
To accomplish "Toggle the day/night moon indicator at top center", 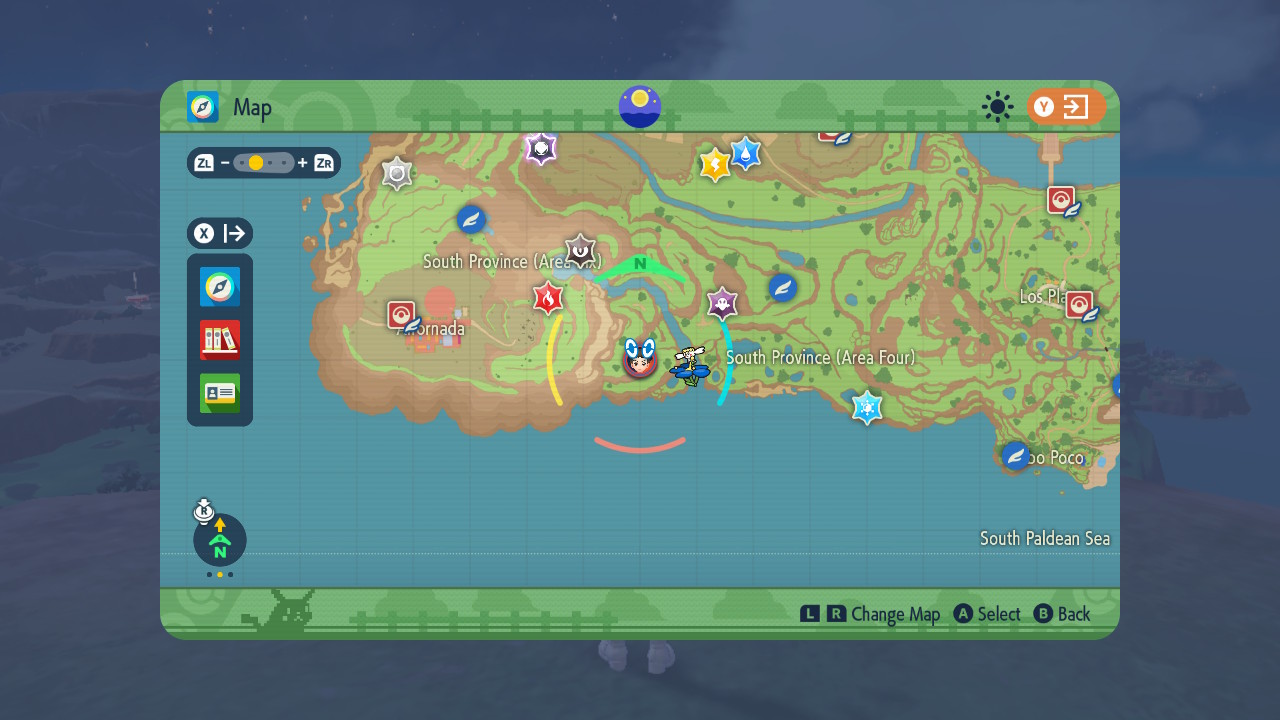I will [639, 108].
